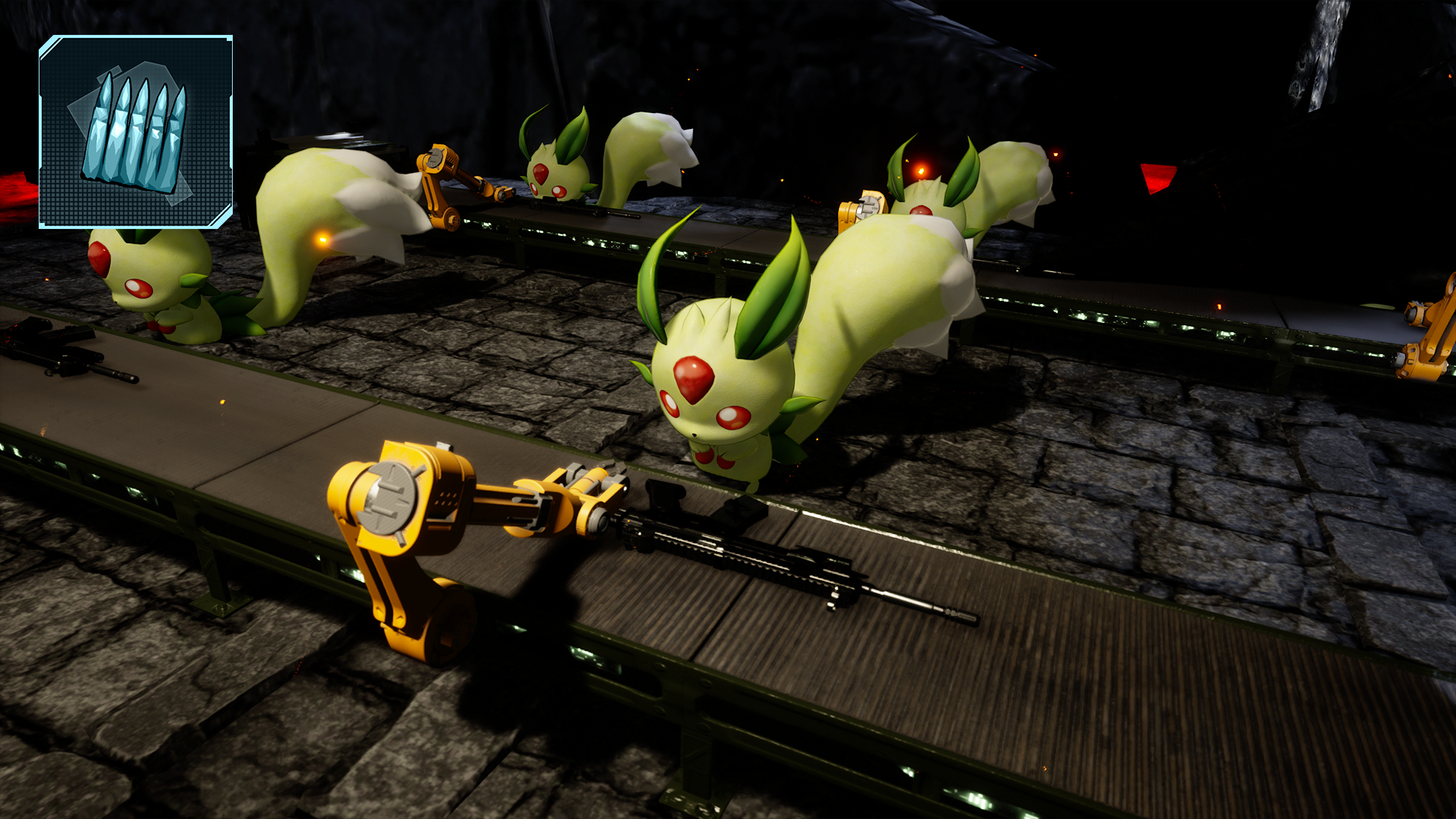Screen dimensions: 1456x819
Task: Click the ice ammo item icon
Action: click(x=136, y=132)
